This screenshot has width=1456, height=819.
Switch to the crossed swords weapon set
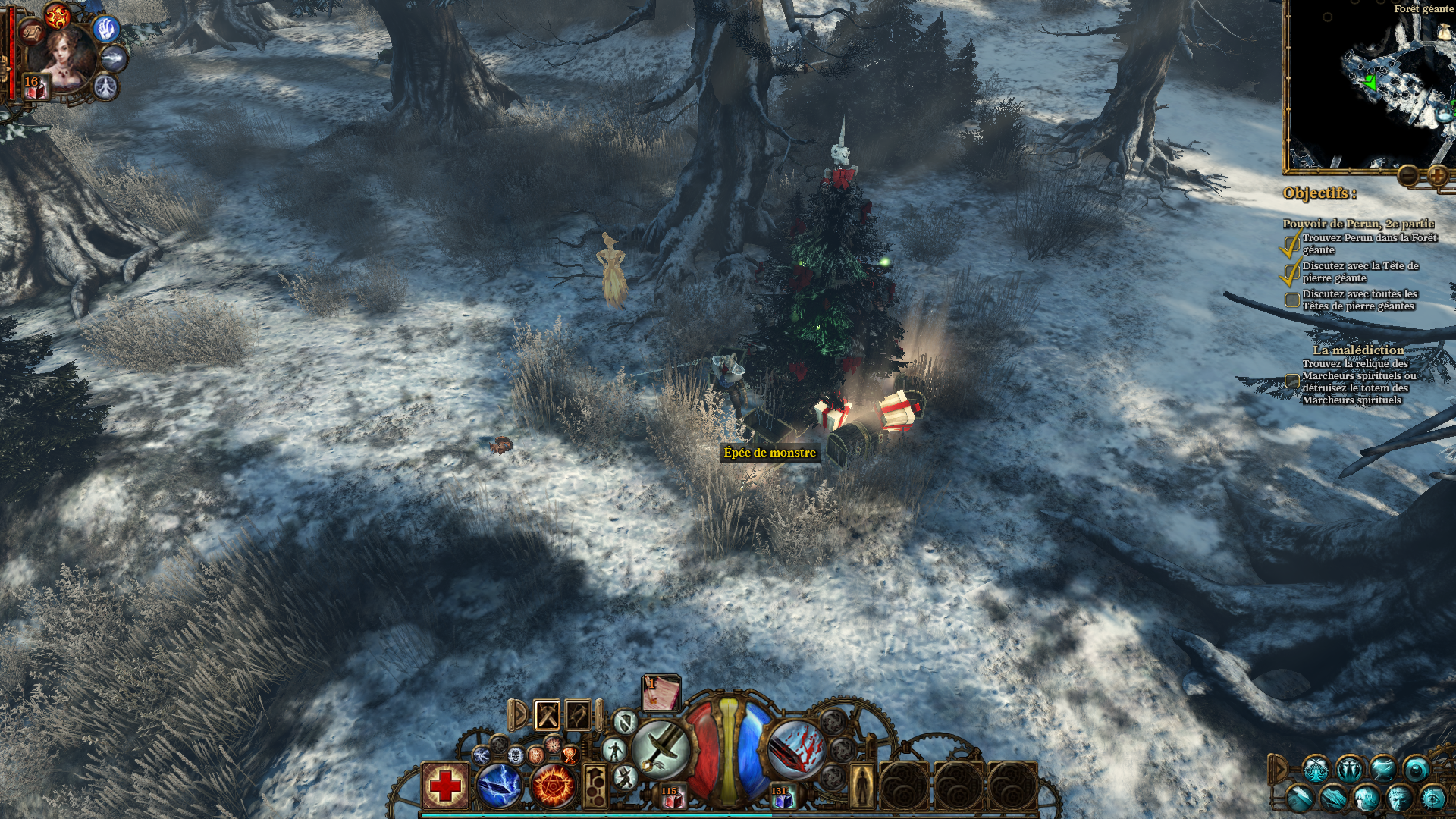click(547, 714)
